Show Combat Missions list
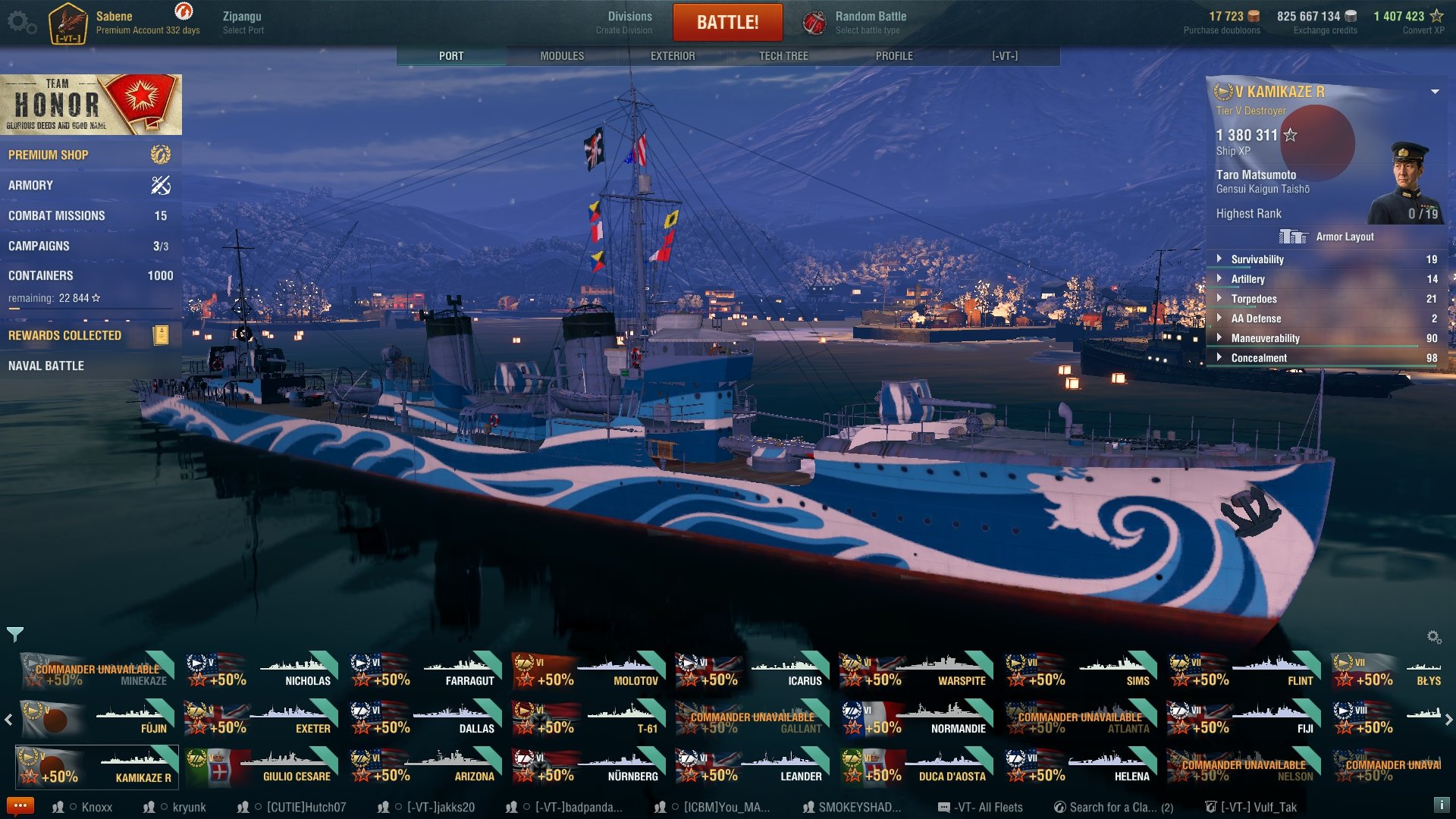The image size is (1456, 819). point(57,215)
